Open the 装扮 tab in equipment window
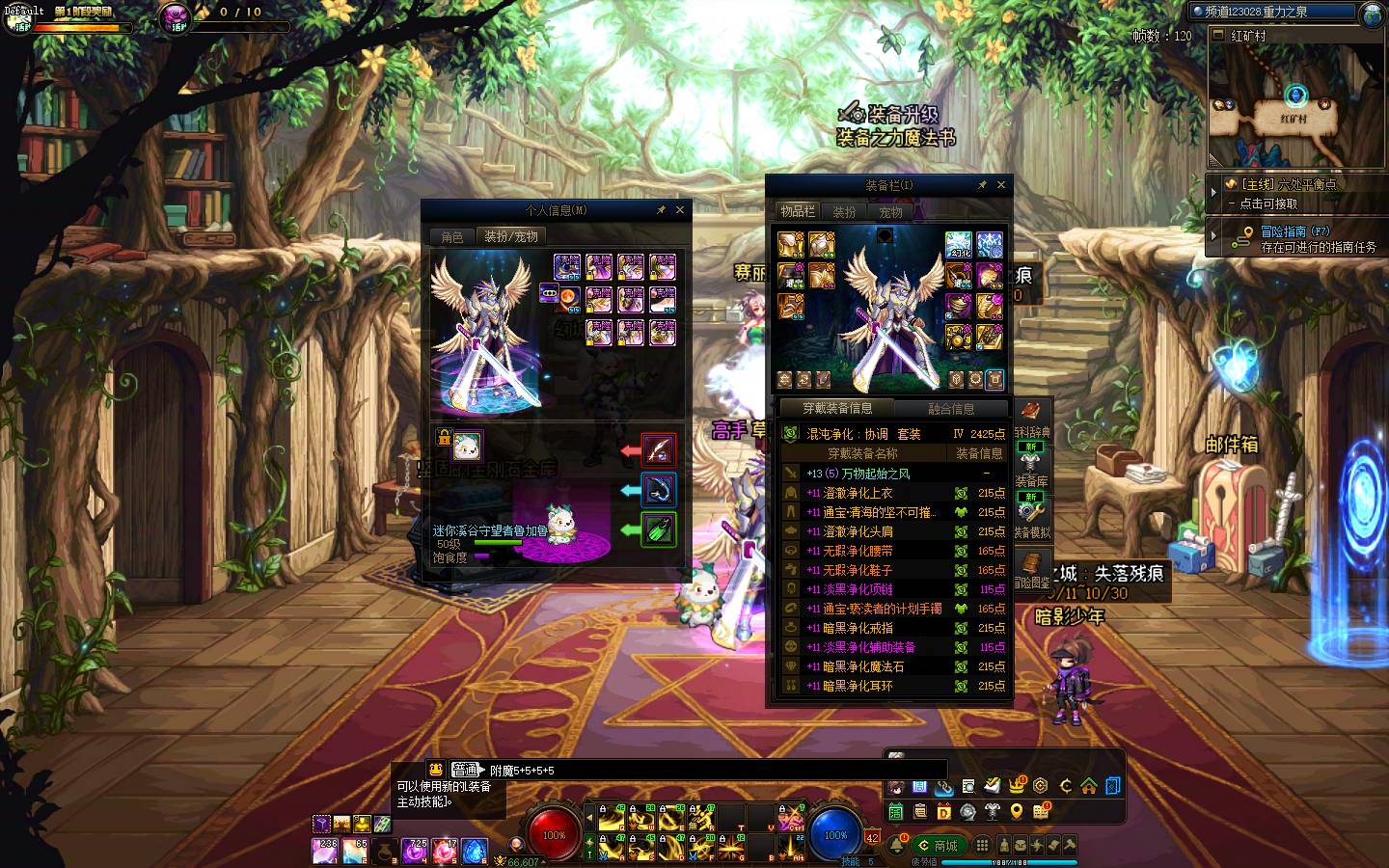The width and height of the screenshot is (1389, 868). pos(844,212)
